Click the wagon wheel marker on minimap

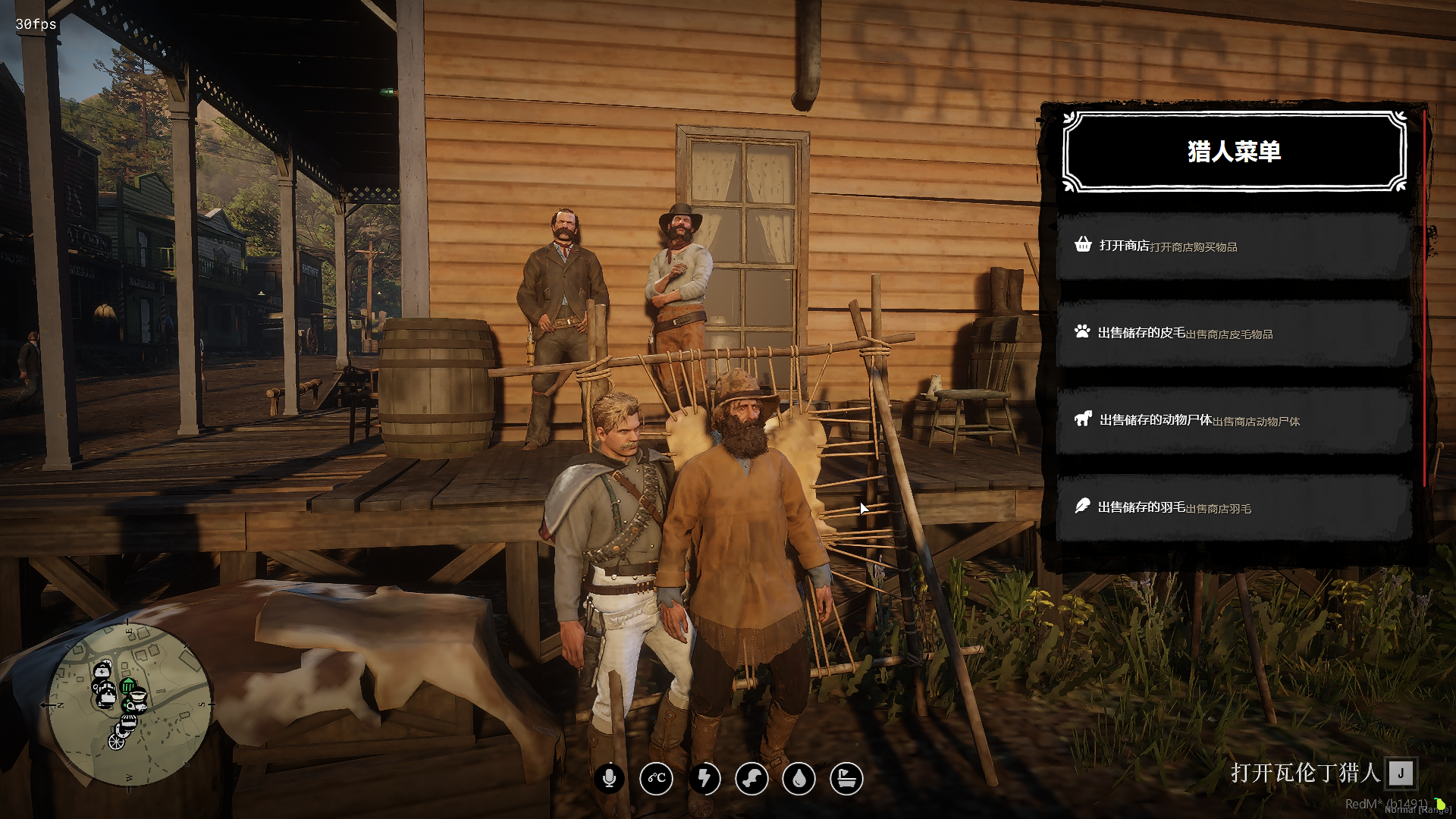coord(116,741)
